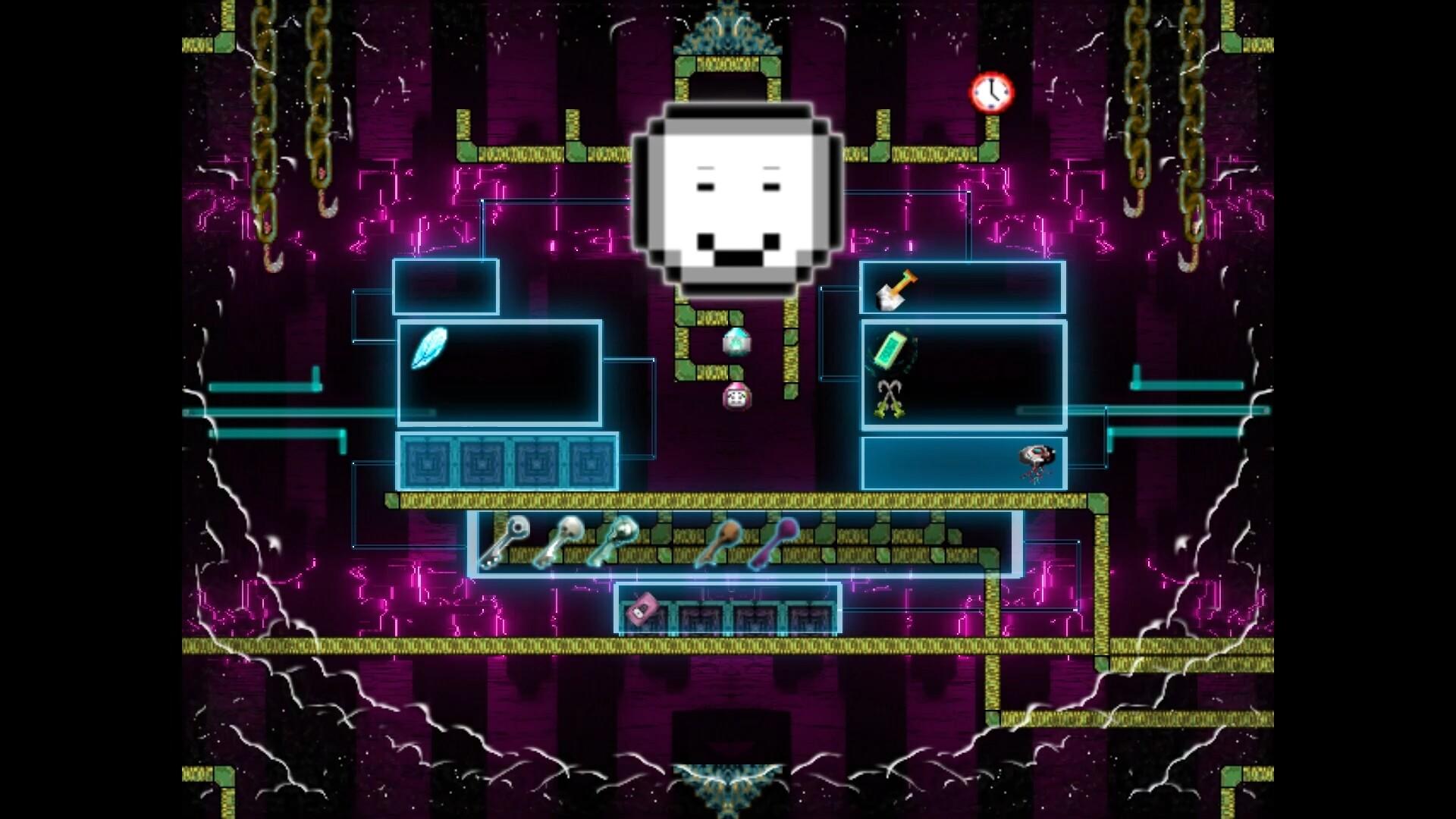This screenshot has height=819, width=1456.
Task: Expand the shovel's outlined panel
Action: 963,288
